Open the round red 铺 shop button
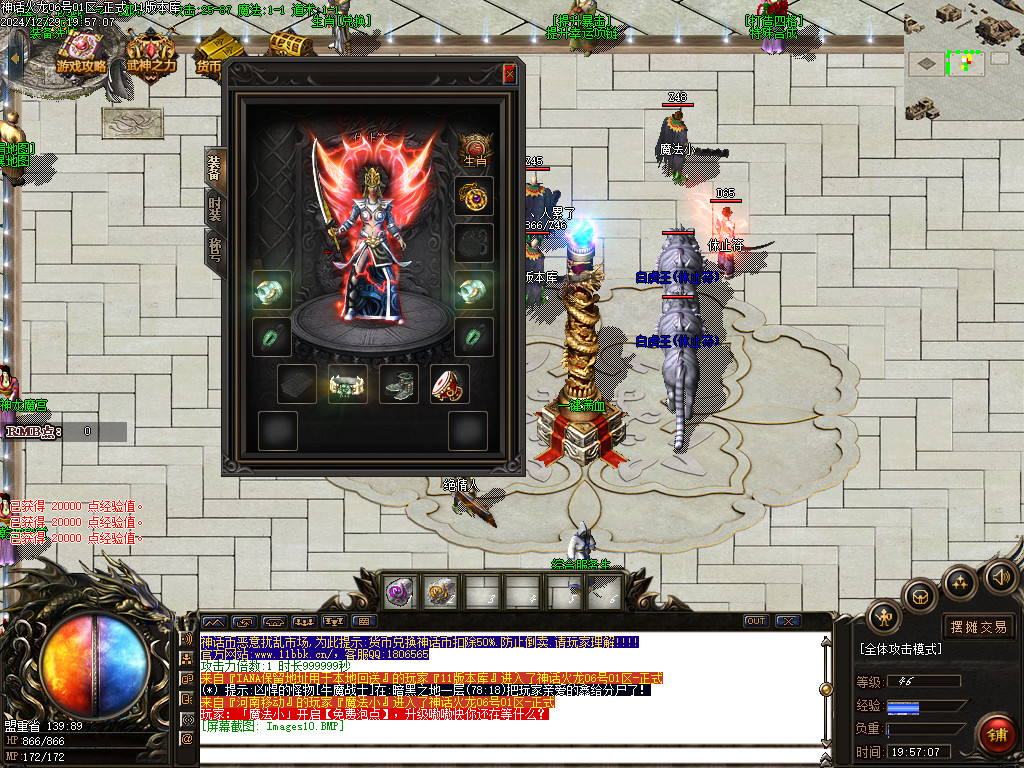This screenshot has height=768, width=1024. [x=997, y=734]
